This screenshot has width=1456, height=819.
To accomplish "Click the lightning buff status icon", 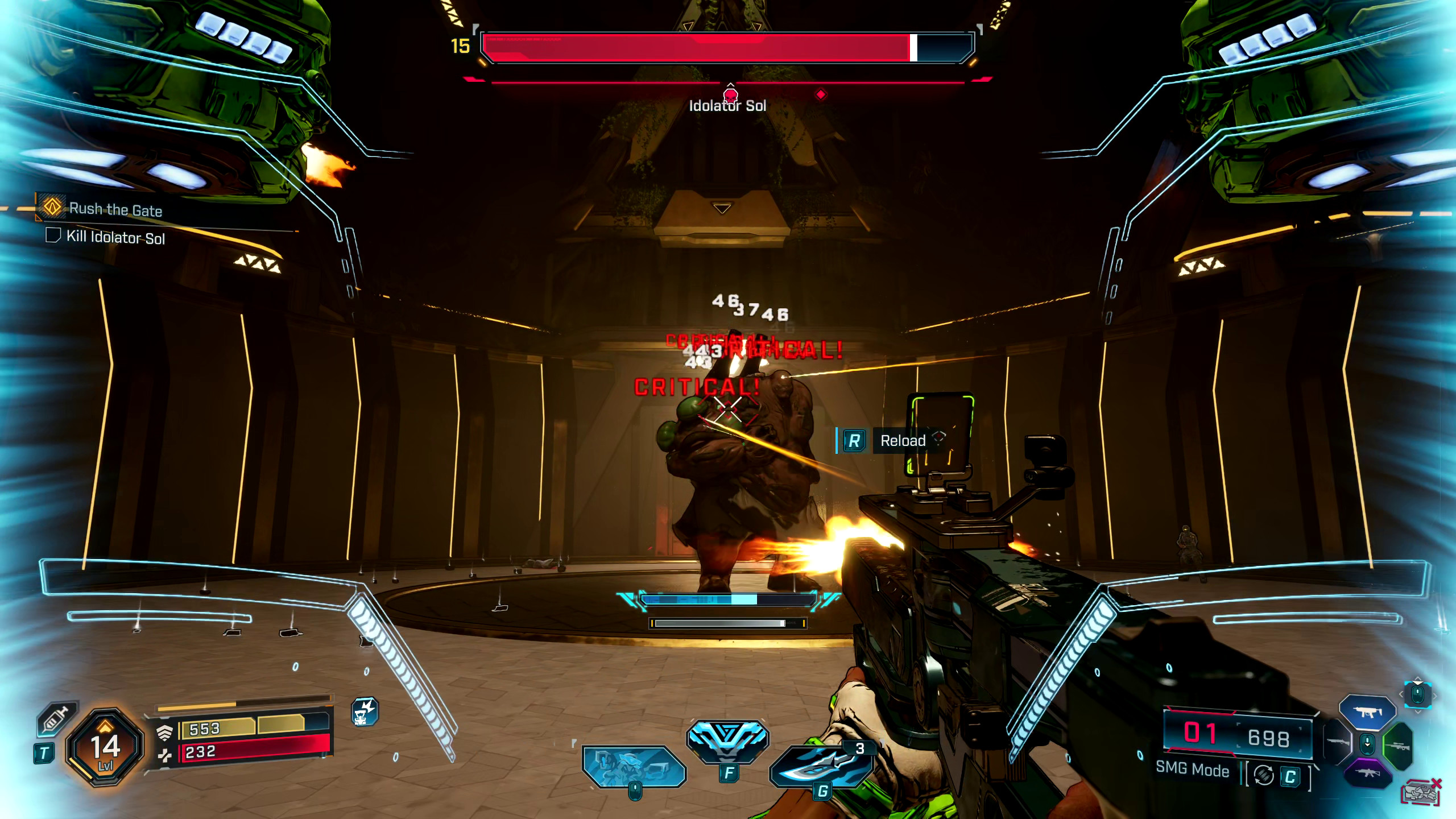I will 365,712.
